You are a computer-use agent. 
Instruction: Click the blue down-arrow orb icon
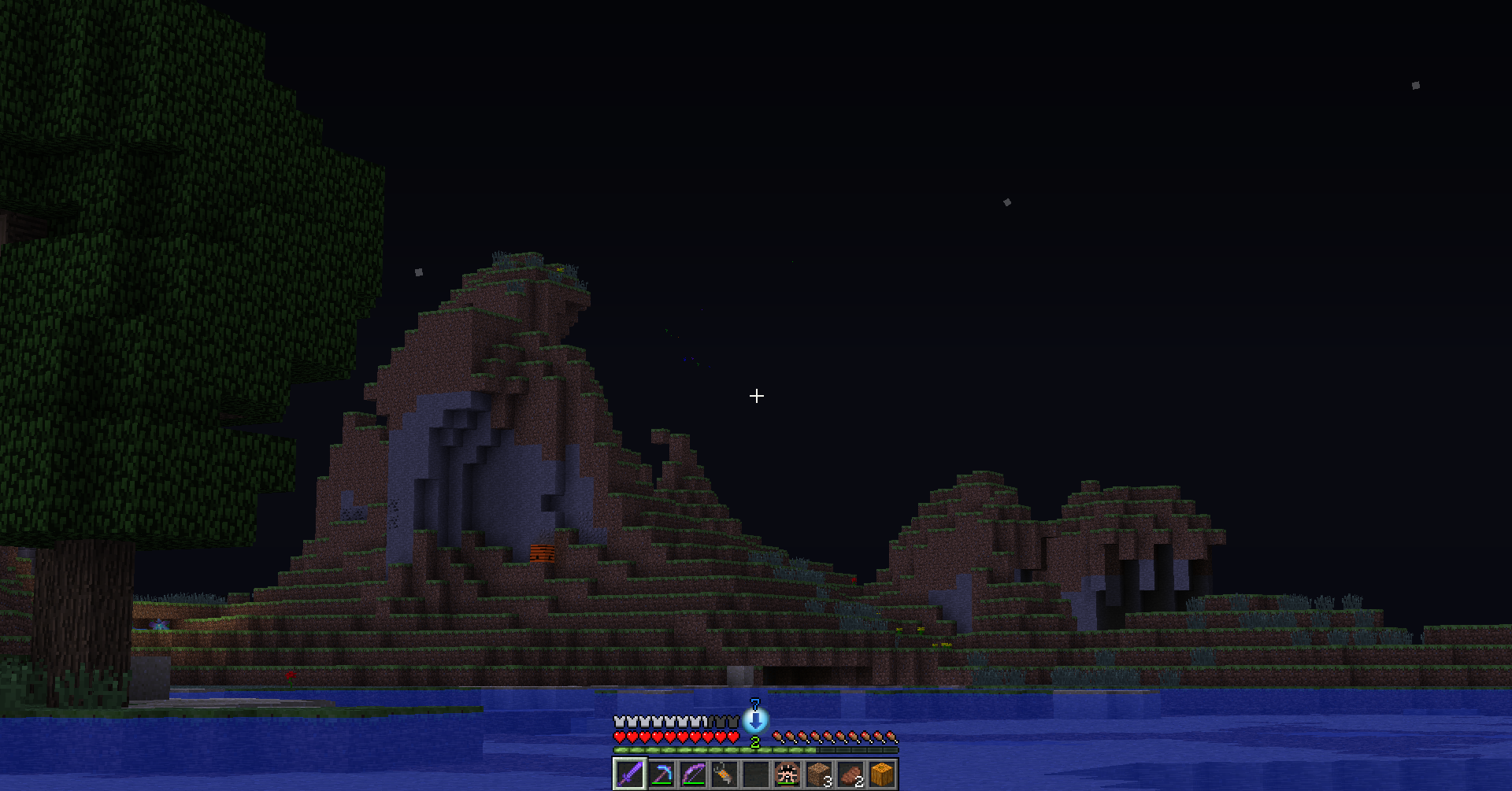coord(755,720)
